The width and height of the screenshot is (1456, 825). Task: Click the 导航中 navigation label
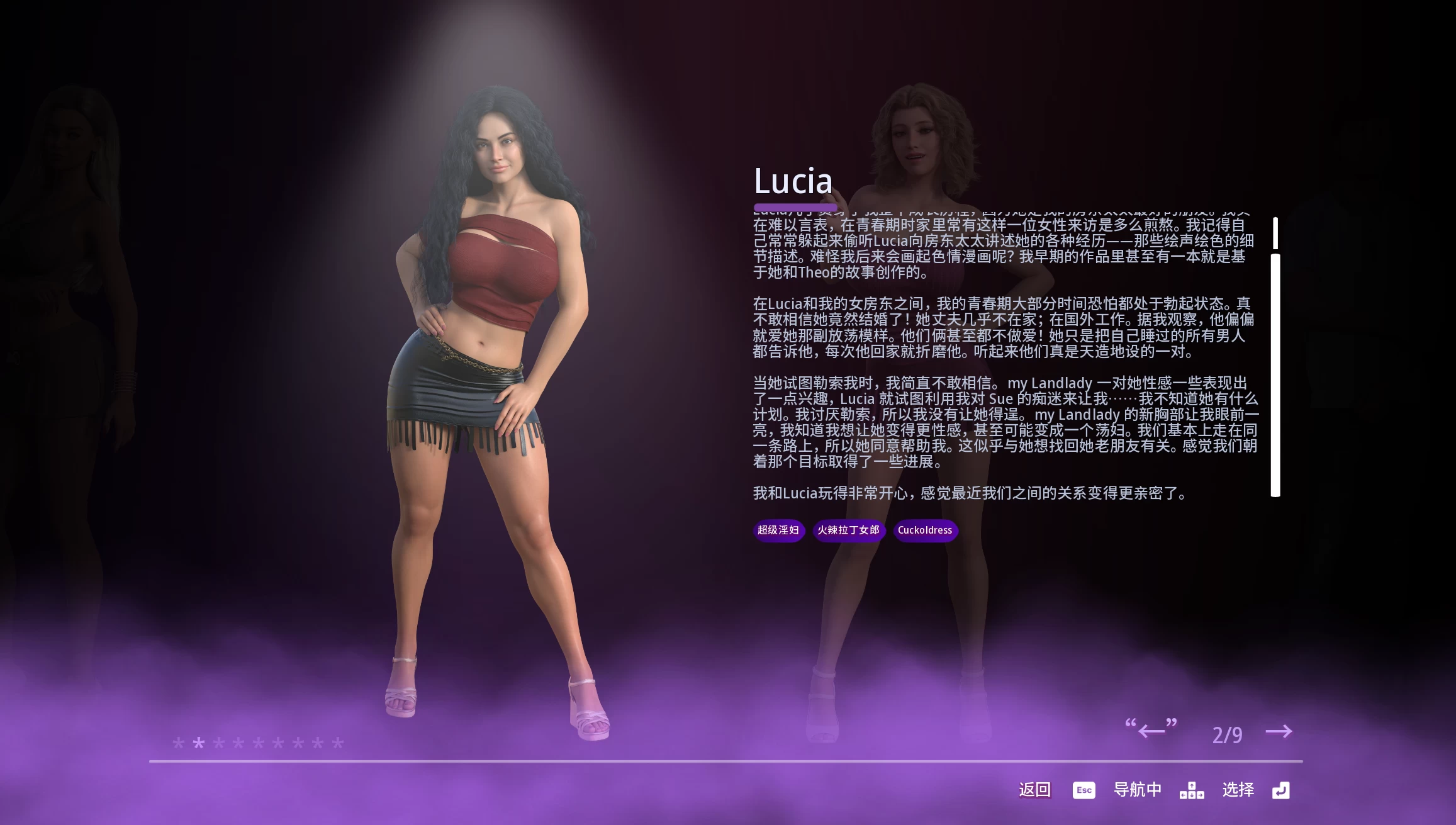click(1137, 790)
